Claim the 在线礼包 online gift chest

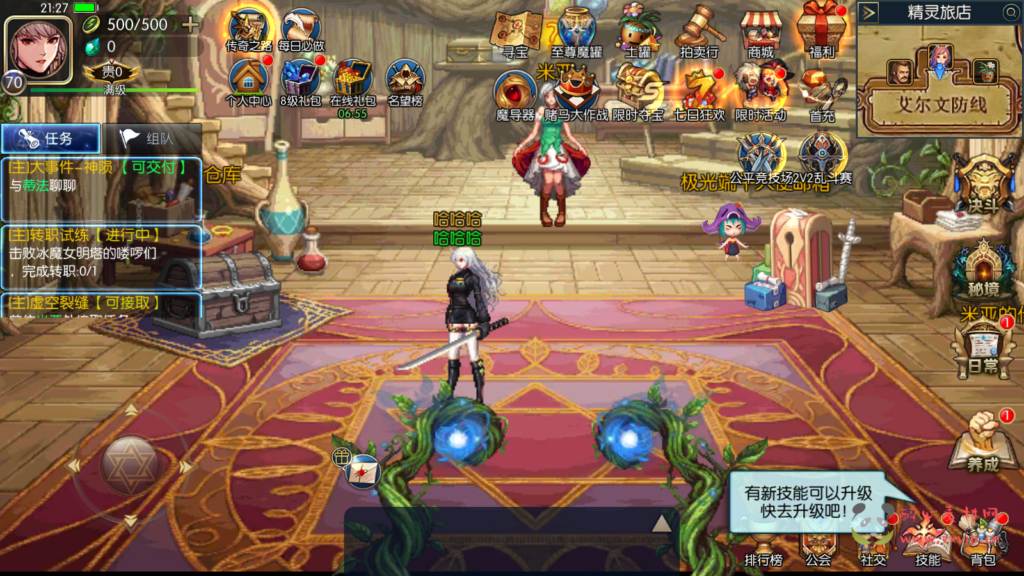coord(353,80)
